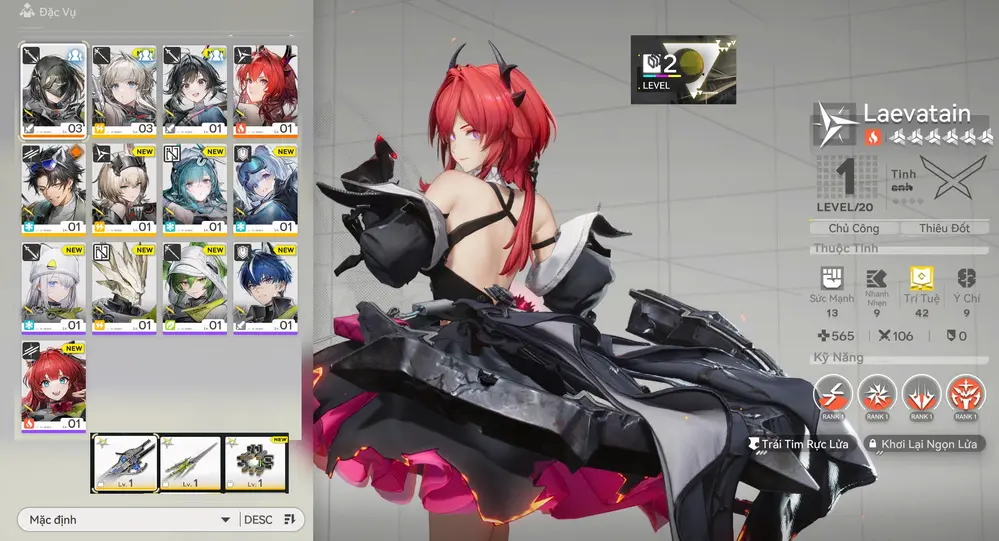Select the masked dark-haired operator card
Screen dimensions: 999x541
pos(54,90)
